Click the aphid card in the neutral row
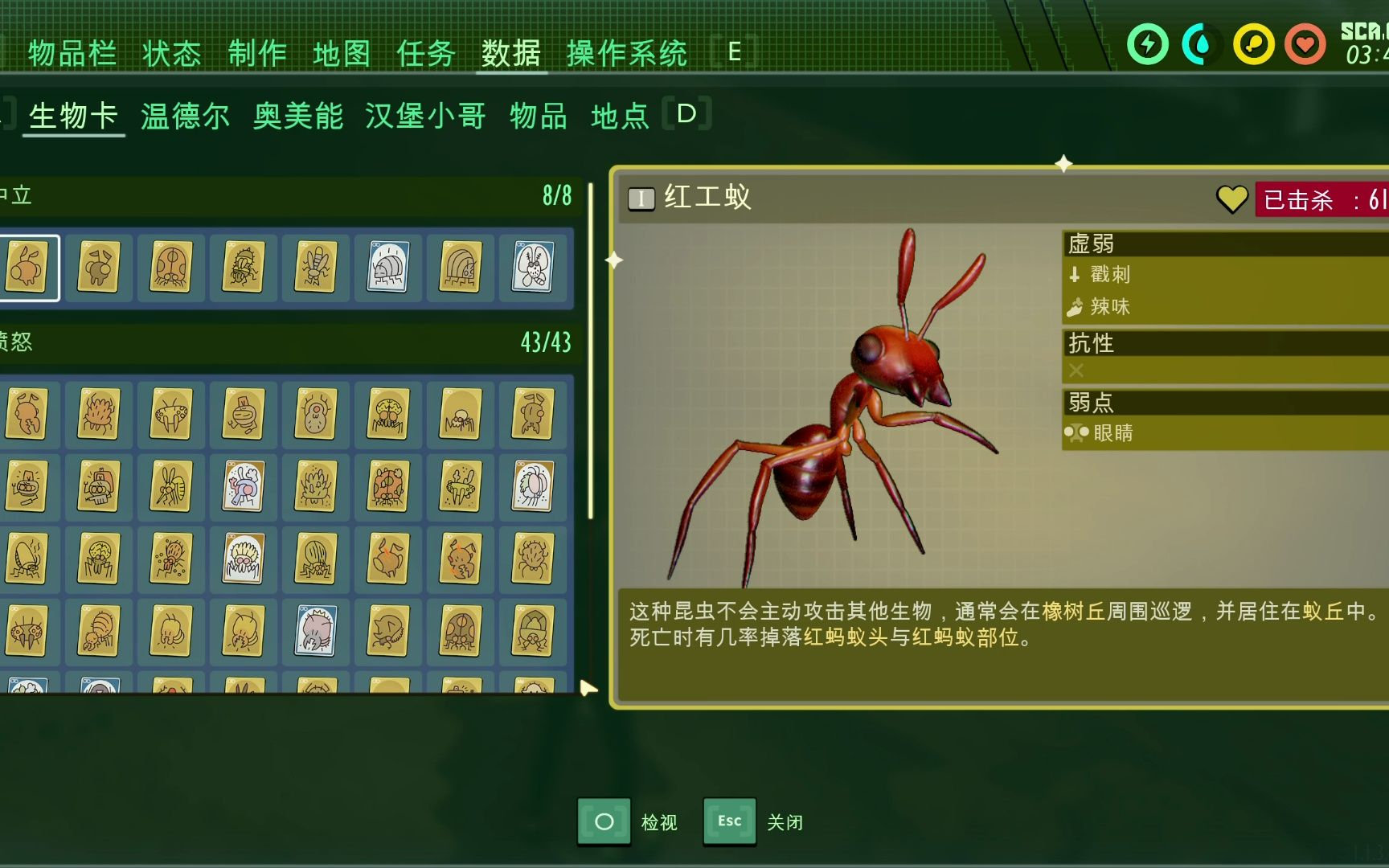The width and height of the screenshot is (1389, 868). point(28,268)
